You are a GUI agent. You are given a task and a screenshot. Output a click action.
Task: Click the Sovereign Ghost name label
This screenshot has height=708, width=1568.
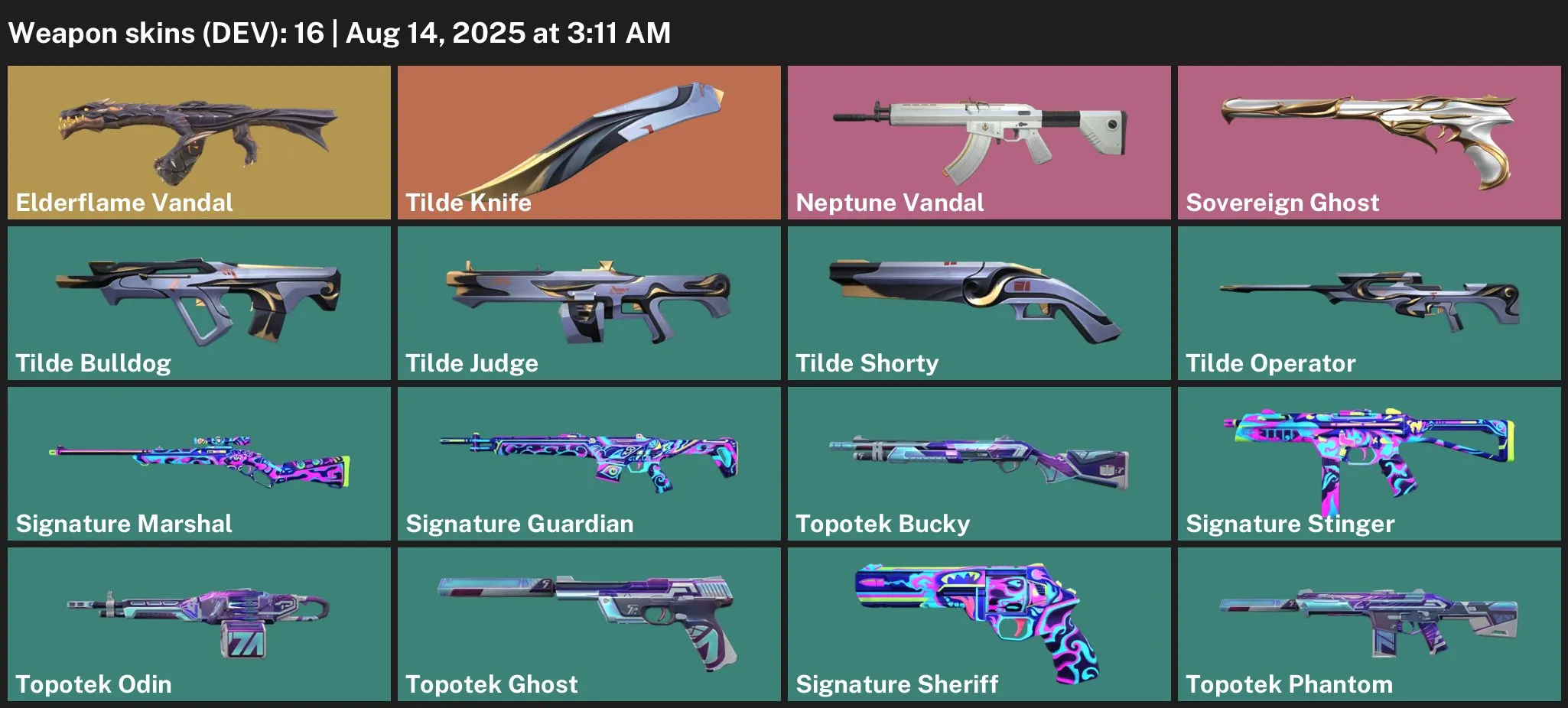pyautogui.click(x=1282, y=203)
